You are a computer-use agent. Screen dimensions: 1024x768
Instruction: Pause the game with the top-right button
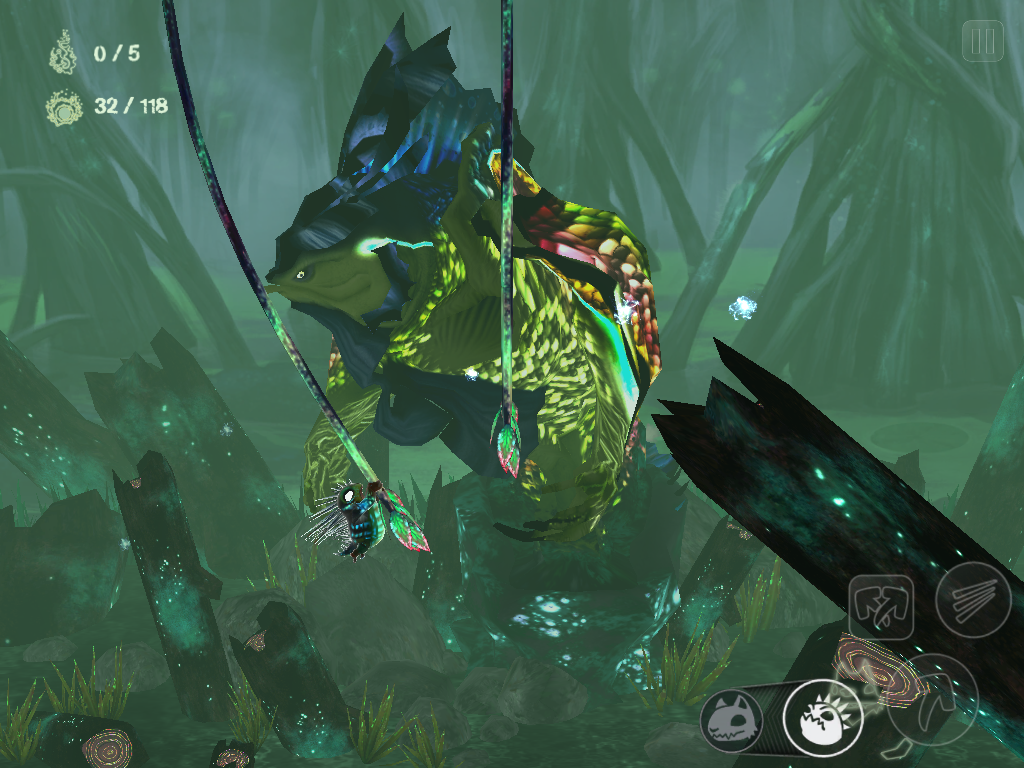pyautogui.click(x=982, y=42)
